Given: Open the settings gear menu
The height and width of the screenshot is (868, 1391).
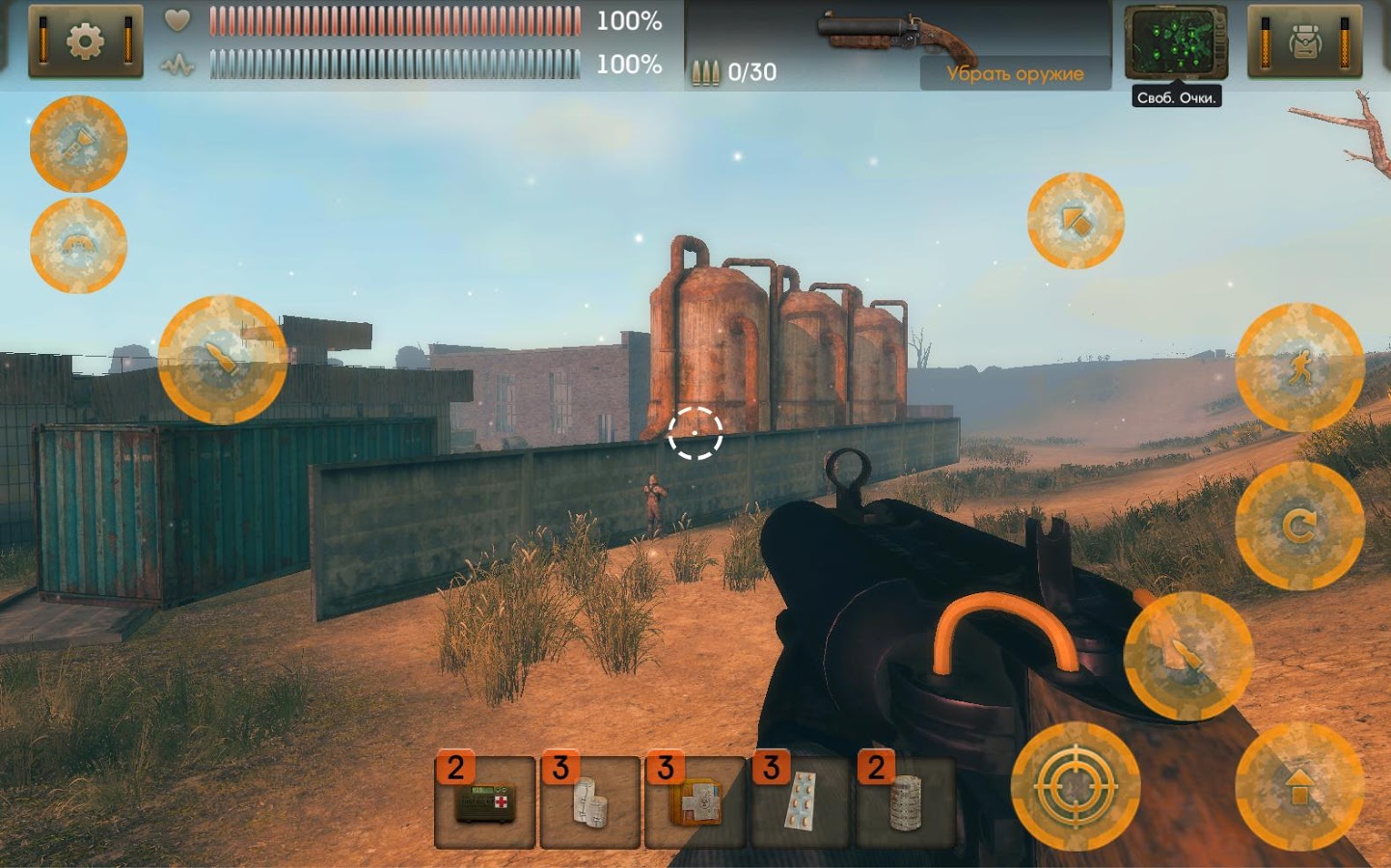Looking at the screenshot, I should [x=85, y=41].
